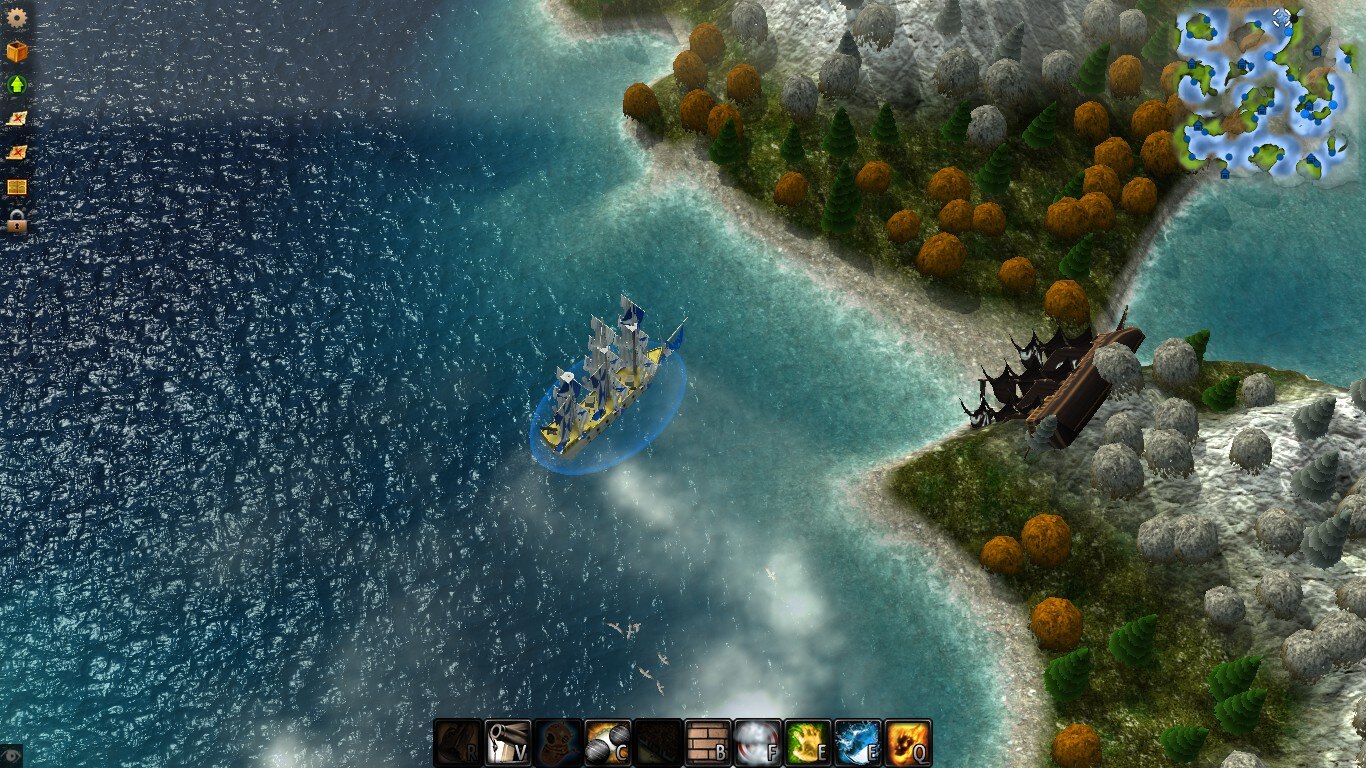The width and height of the screenshot is (1366, 768).
Task: Toggle the eye icon in the corner
Action: click(11, 755)
